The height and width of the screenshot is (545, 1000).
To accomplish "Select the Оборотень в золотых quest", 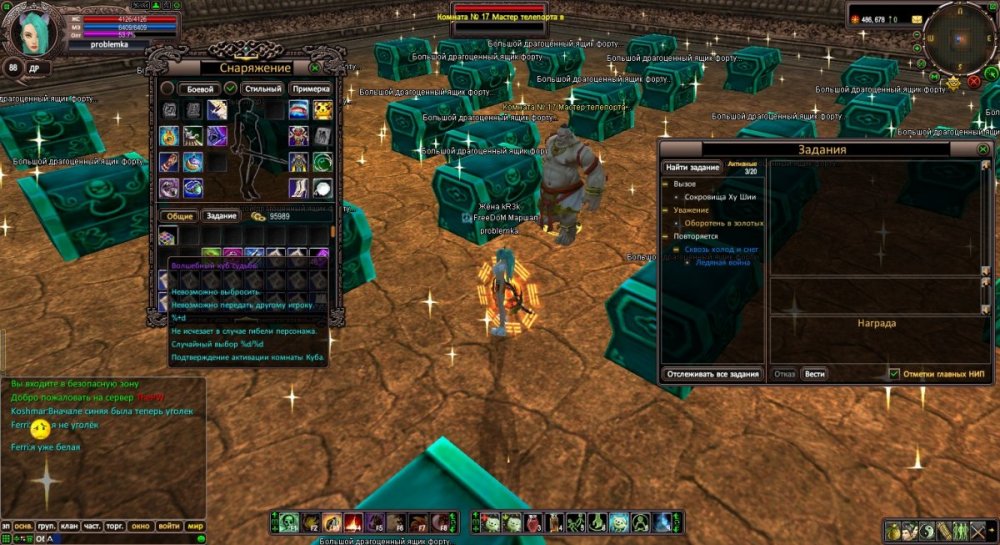I will (723, 223).
